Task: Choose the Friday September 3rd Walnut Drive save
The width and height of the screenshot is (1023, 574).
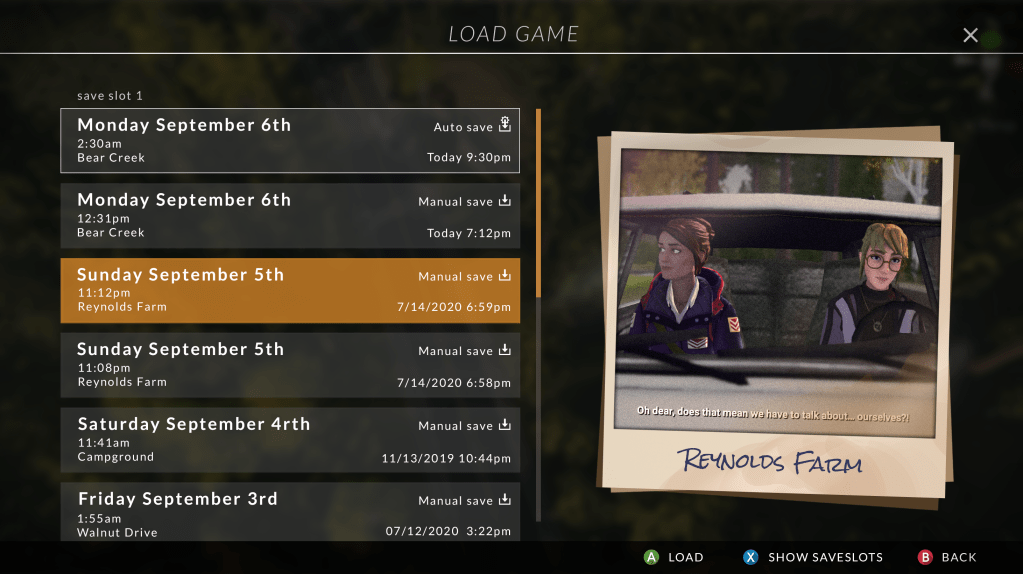Action: point(290,512)
